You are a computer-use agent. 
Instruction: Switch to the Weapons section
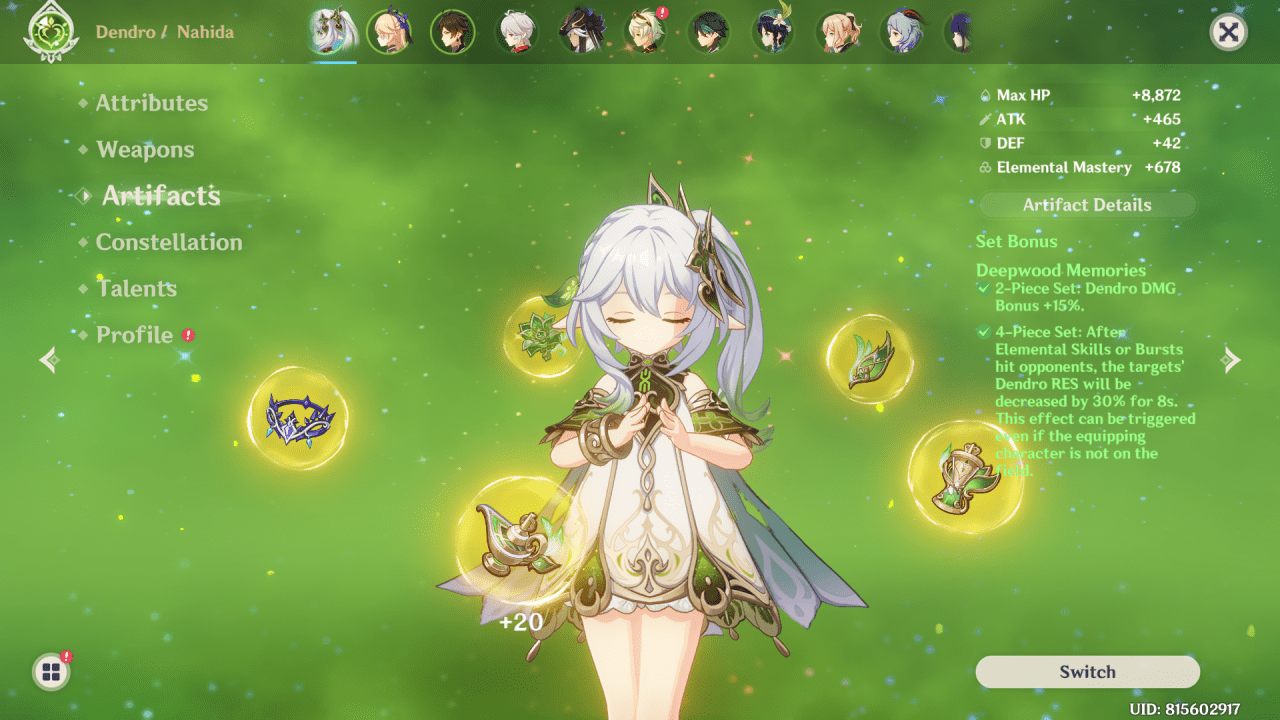pos(145,149)
